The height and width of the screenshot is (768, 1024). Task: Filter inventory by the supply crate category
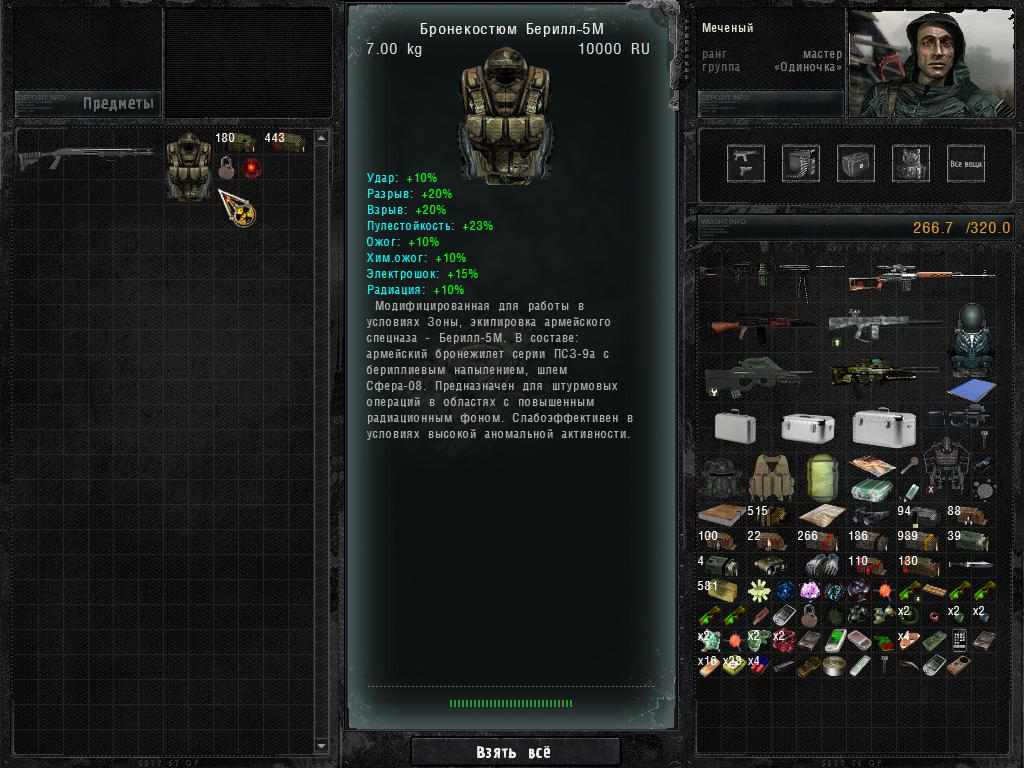[855, 163]
